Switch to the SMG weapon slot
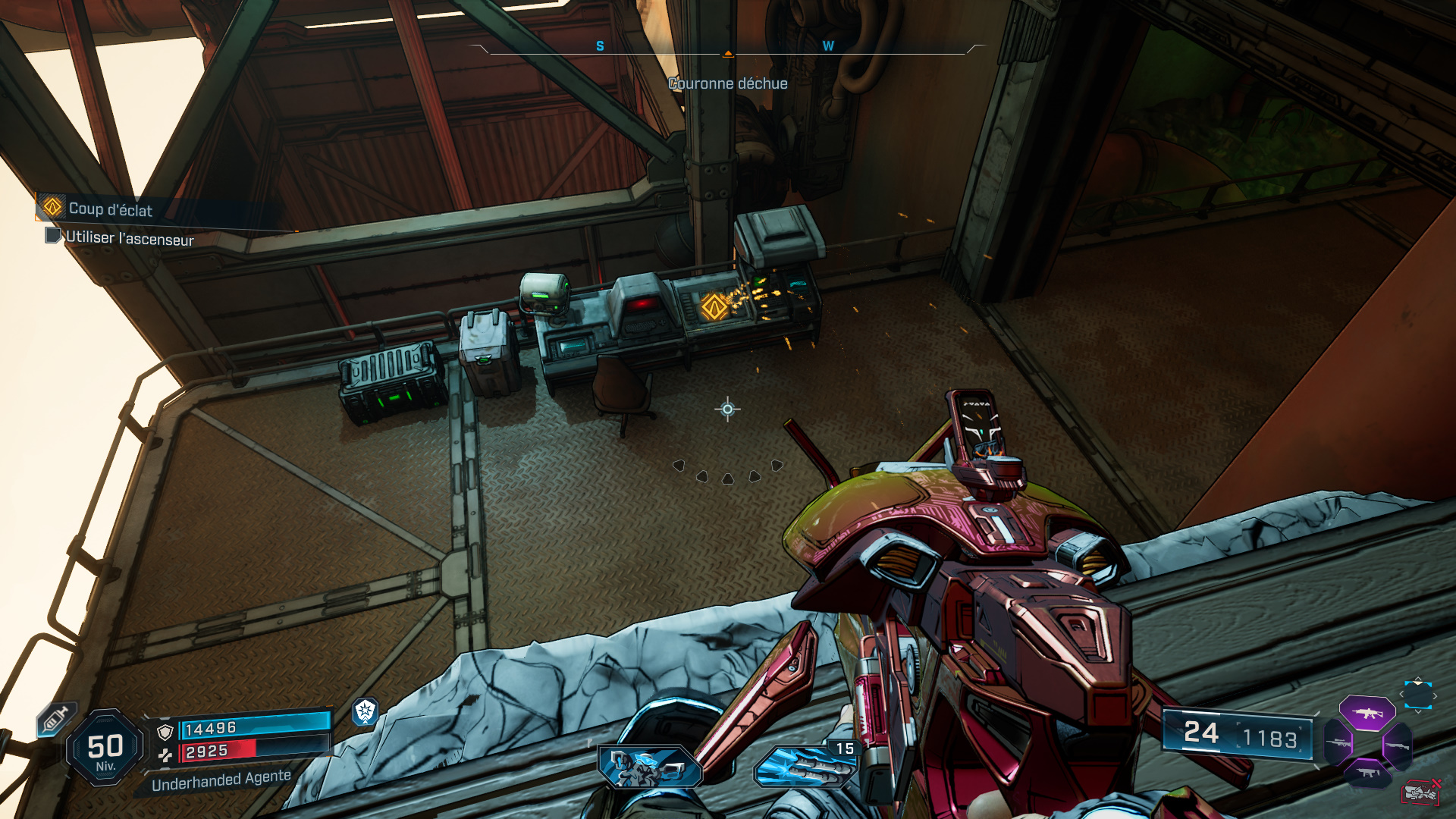This screenshot has height=819, width=1456. 1367,773
